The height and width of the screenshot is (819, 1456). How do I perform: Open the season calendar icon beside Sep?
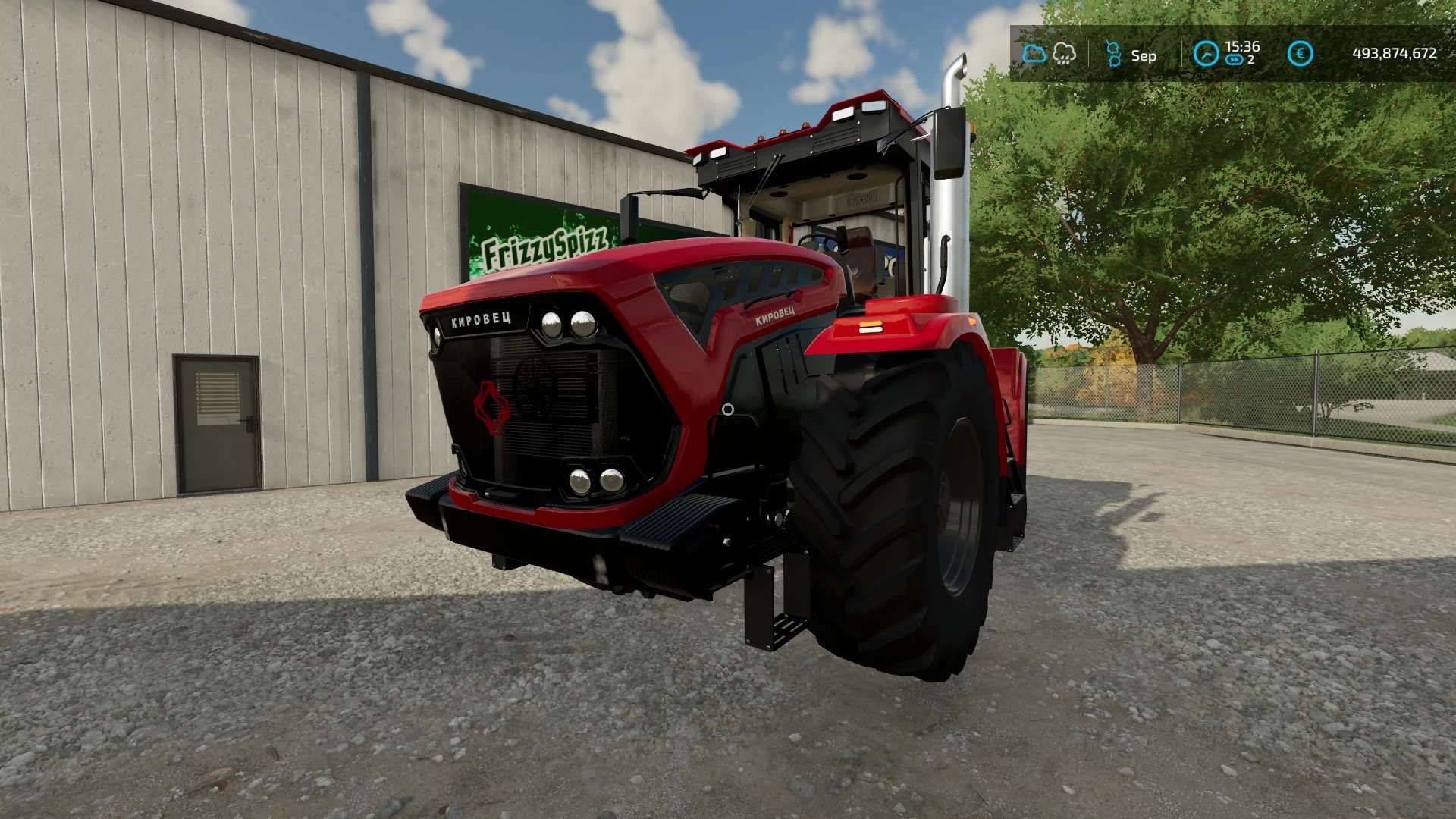(x=1113, y=55)
